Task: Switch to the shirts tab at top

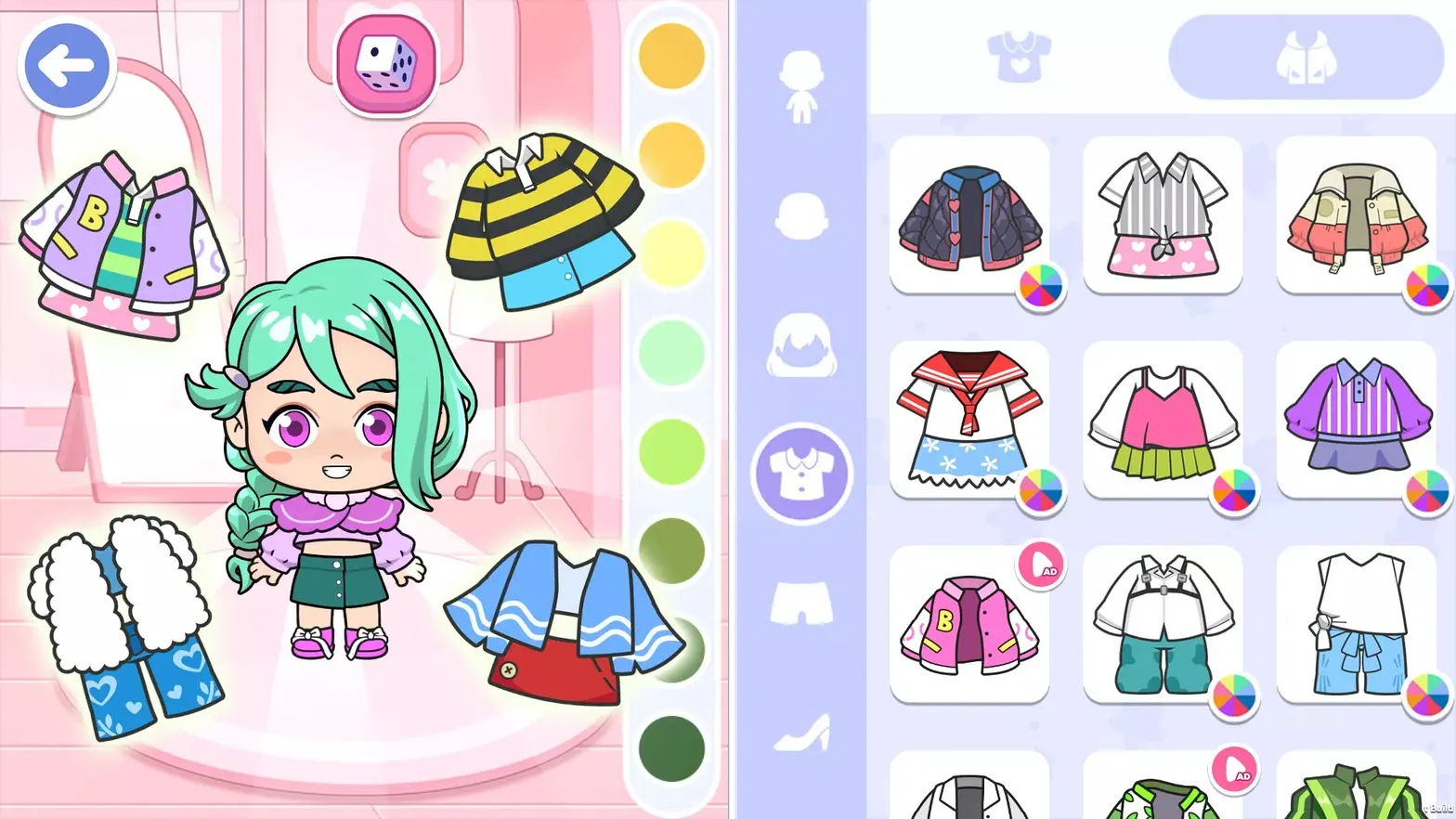Action: (x=1019, y=56)
